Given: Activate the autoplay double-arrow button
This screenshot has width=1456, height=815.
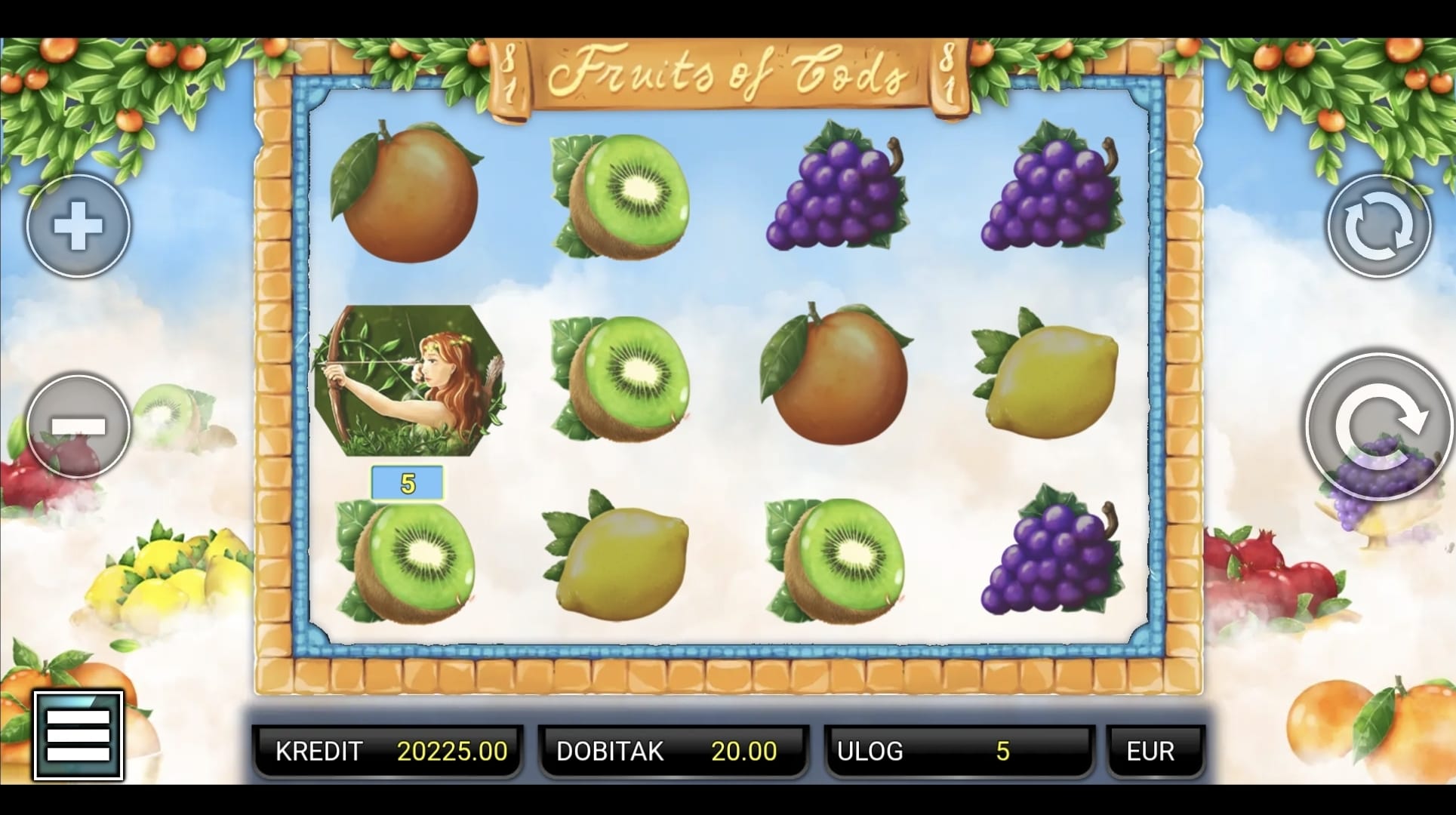Looking at the screenshot, I should click(1378, 226).
